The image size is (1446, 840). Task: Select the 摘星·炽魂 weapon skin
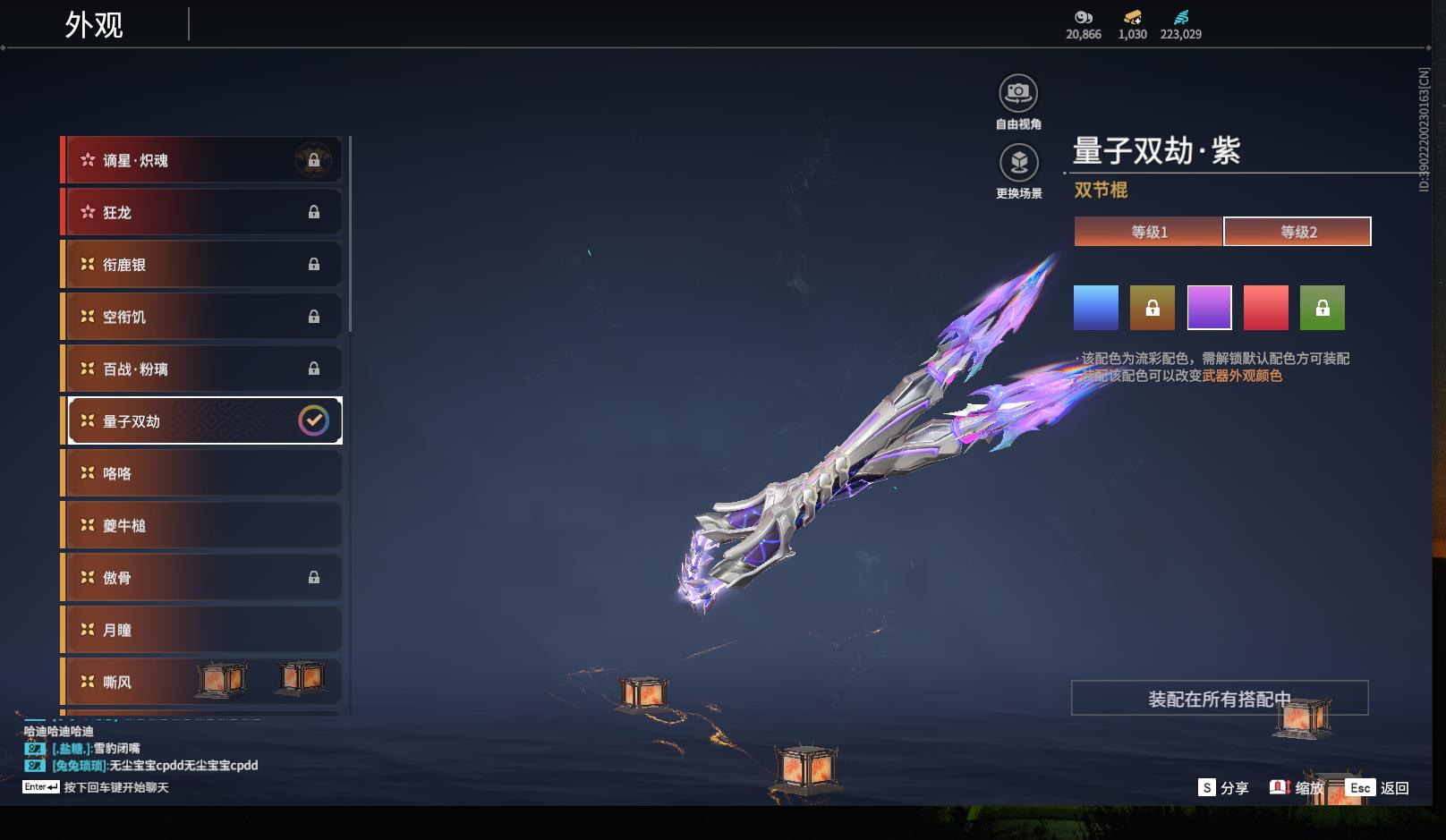click(x=202, y=160)
